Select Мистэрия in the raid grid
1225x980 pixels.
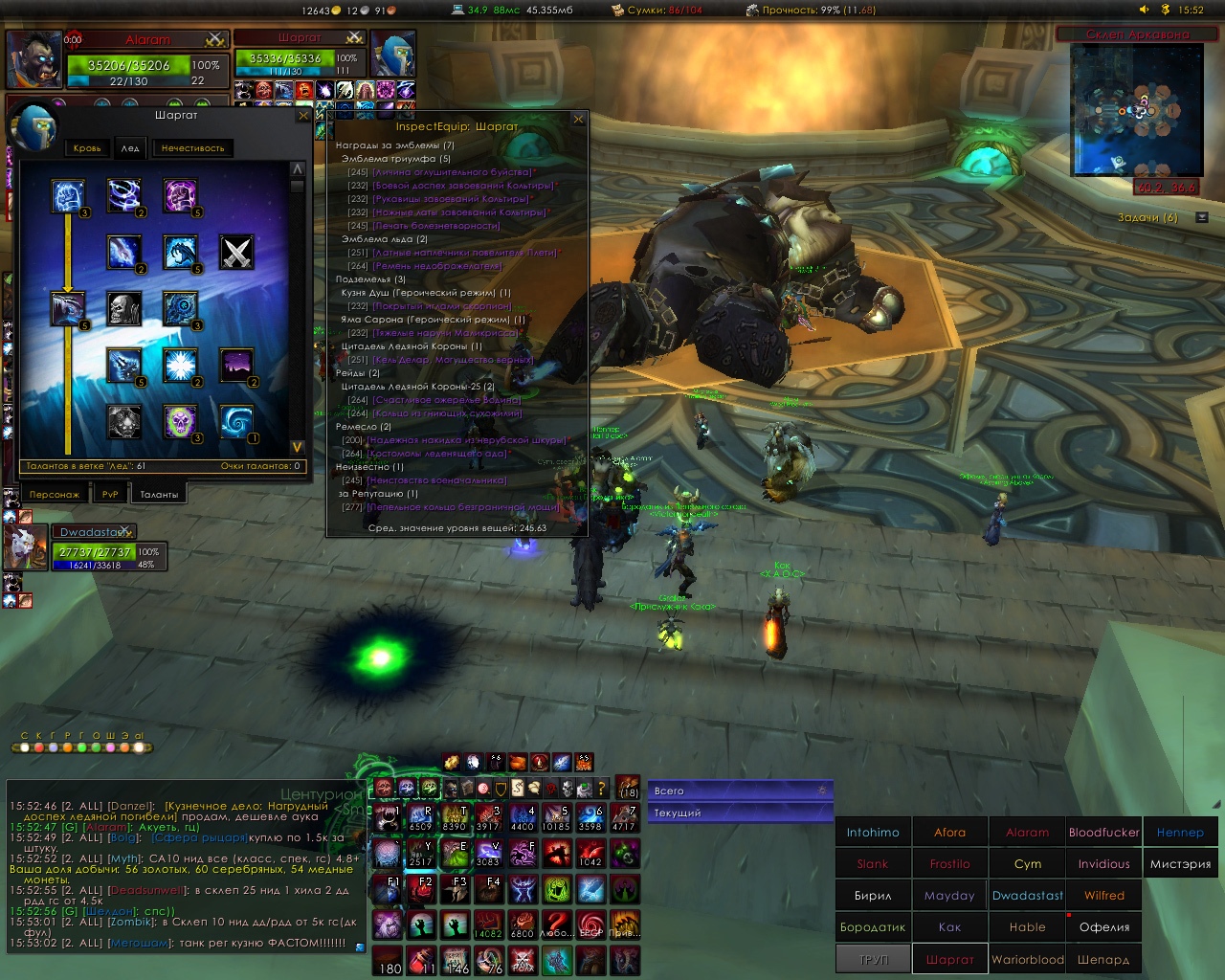[1180, 864]
